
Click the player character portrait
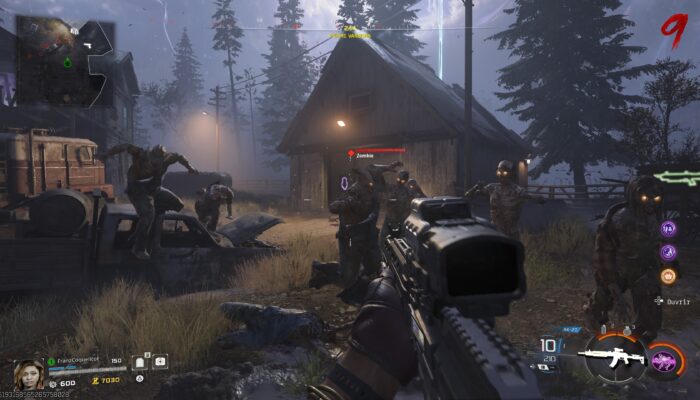click(x=29, y=374)
